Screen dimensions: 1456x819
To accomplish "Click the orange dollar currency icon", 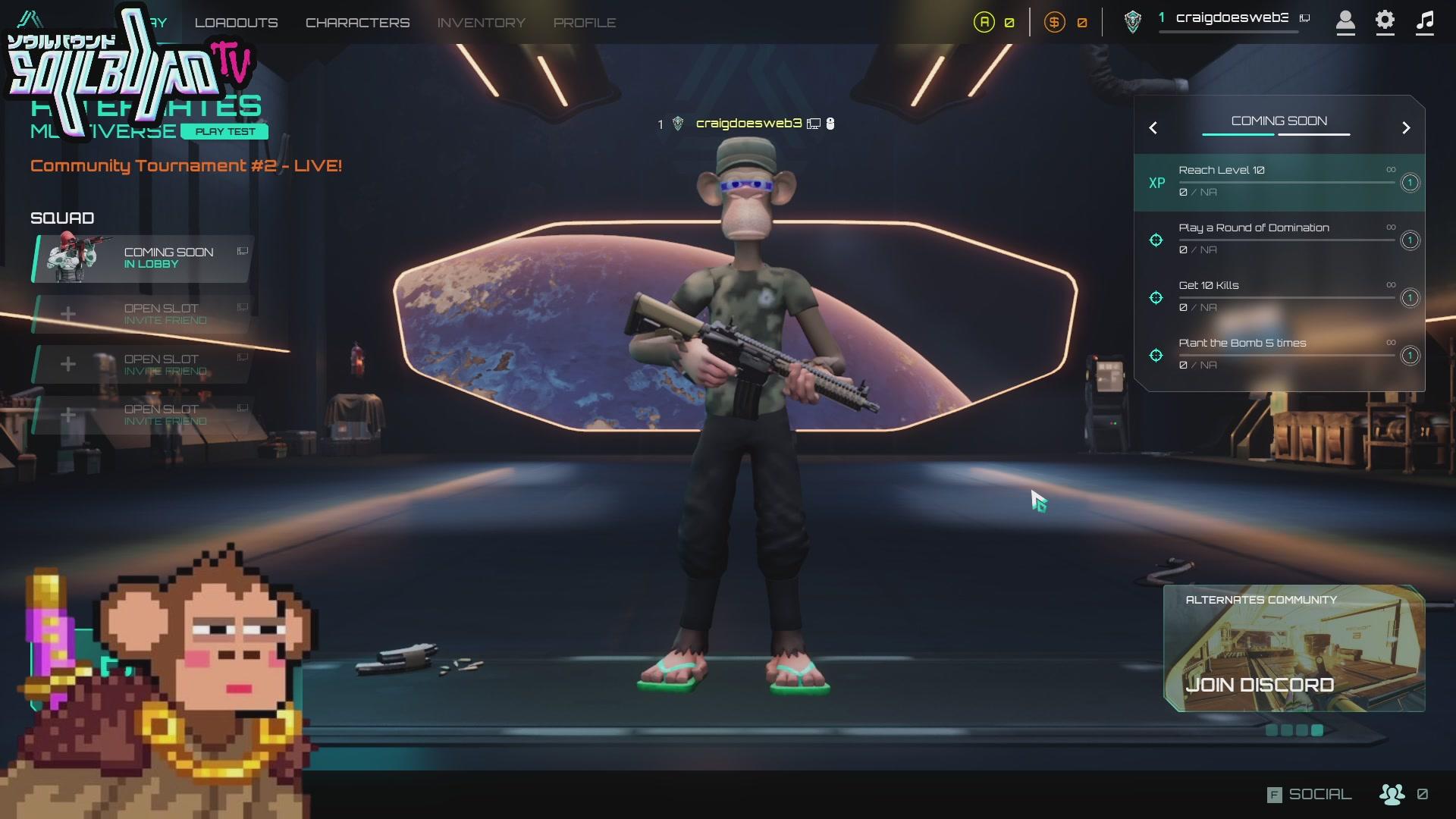I will point(1053,22).
